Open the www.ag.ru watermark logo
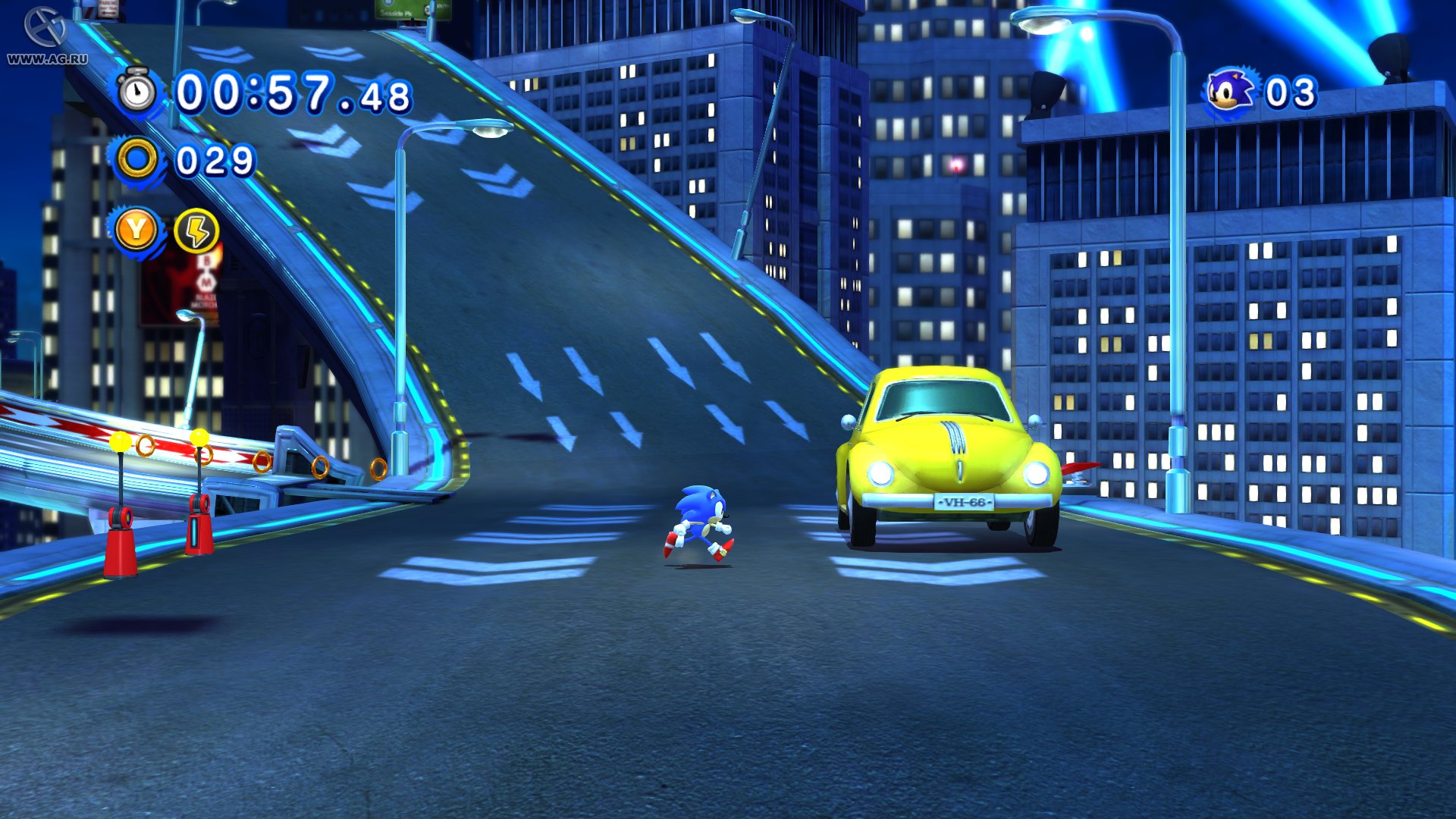This screenshot has height=819, width=1456. pyautogui.click(x=46, y=36)
